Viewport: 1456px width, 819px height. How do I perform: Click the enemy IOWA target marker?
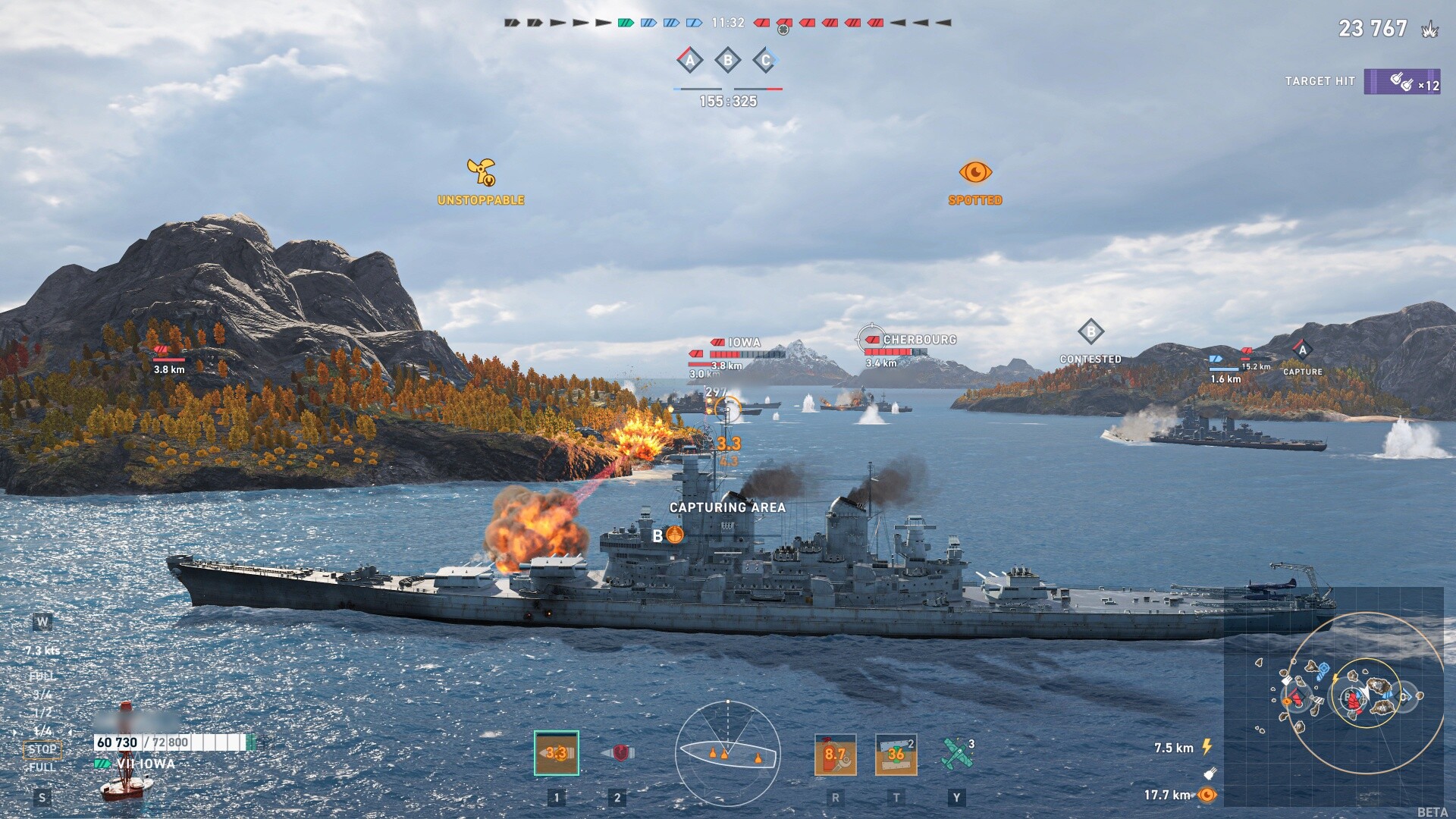pos(743,343)
